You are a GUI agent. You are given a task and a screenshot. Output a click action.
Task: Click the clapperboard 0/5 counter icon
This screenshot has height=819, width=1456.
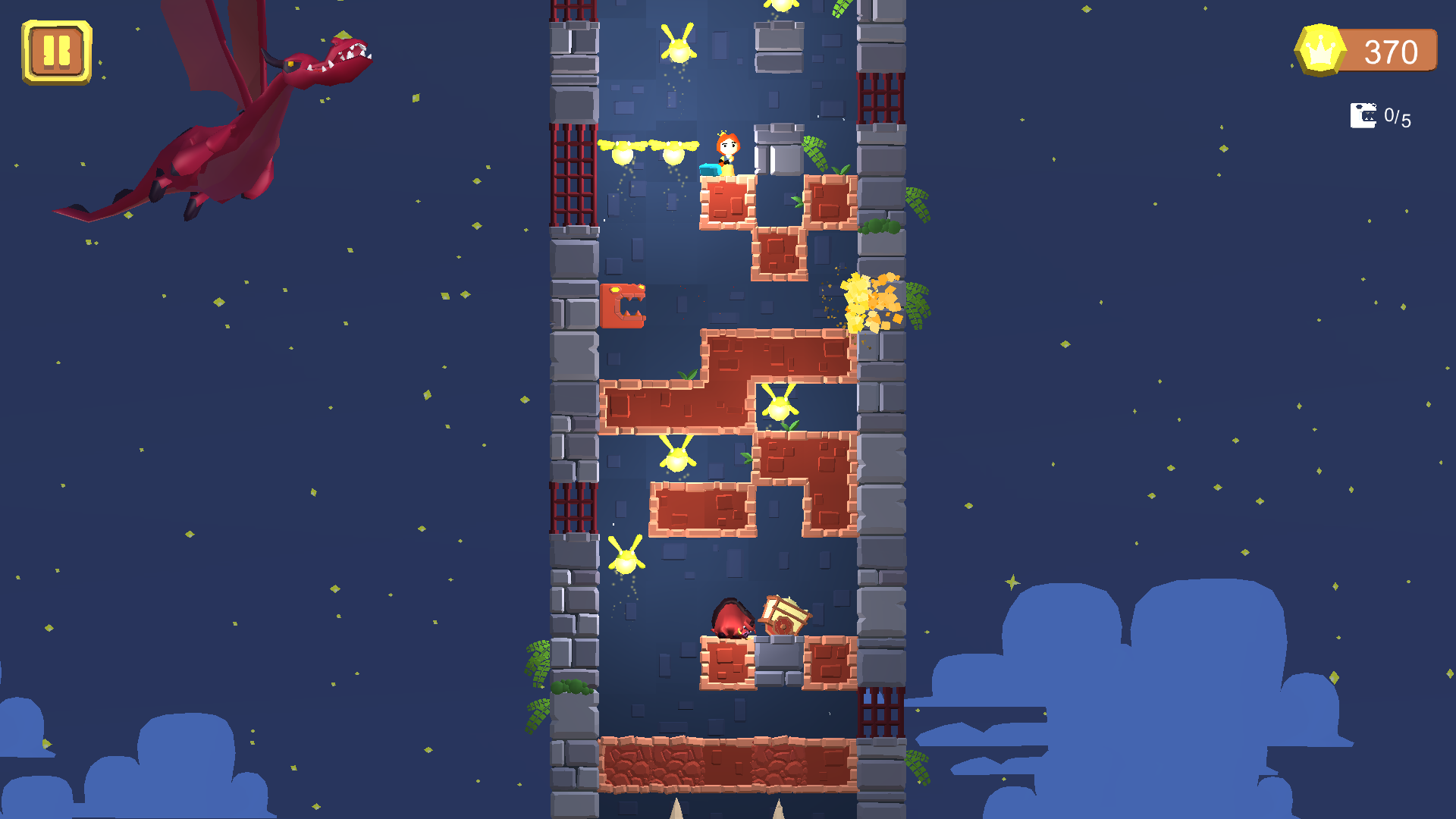(1363, 115)
